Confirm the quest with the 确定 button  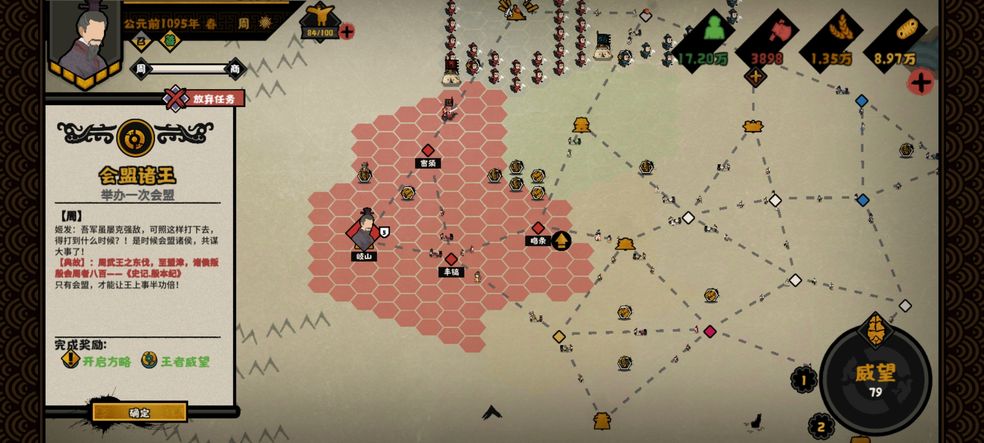click(x=139, y=412)
